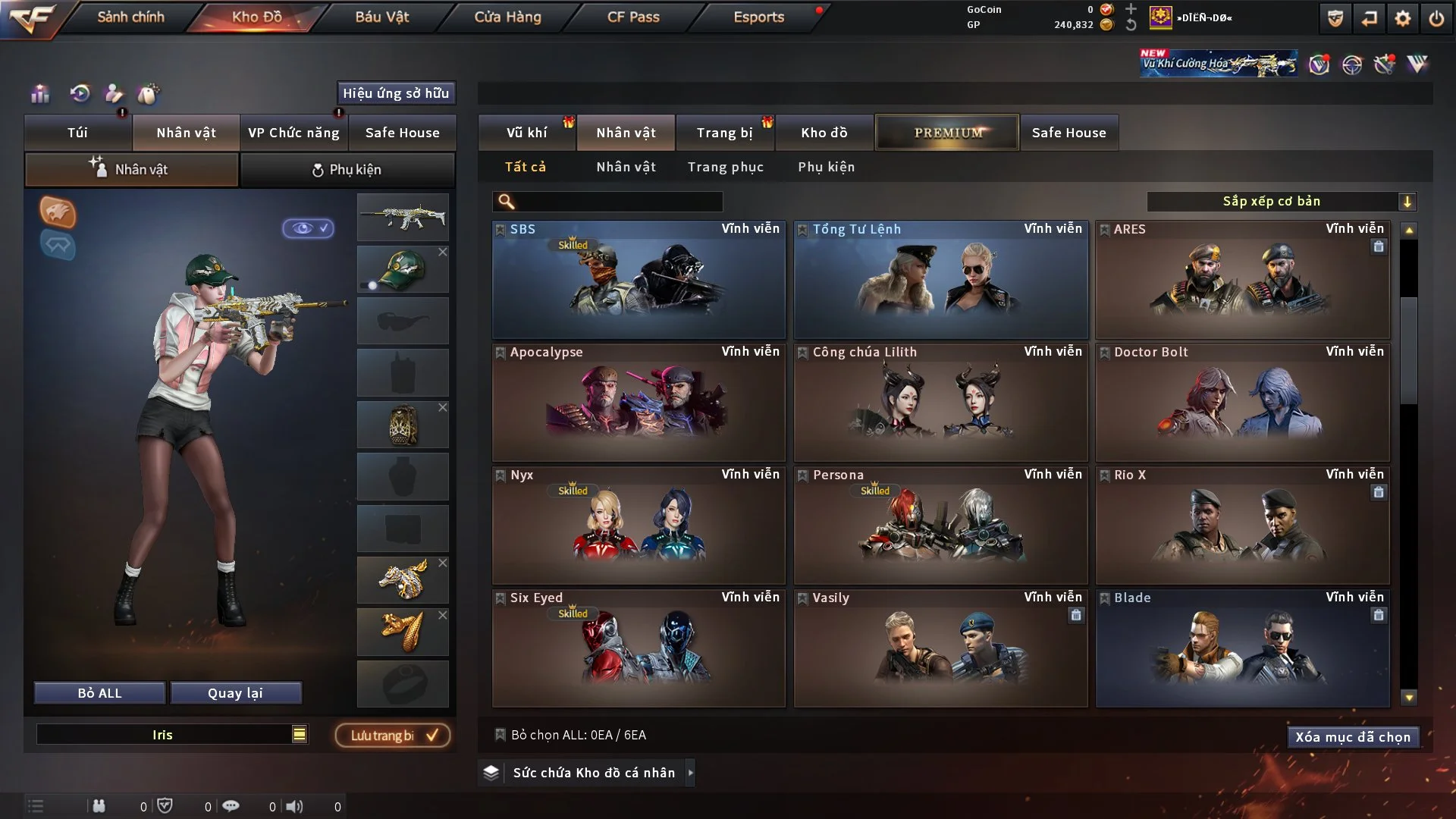Click the restore history icon above the inventory tabs
This screenshot has height=819, width=1456.
coord(80,94)
